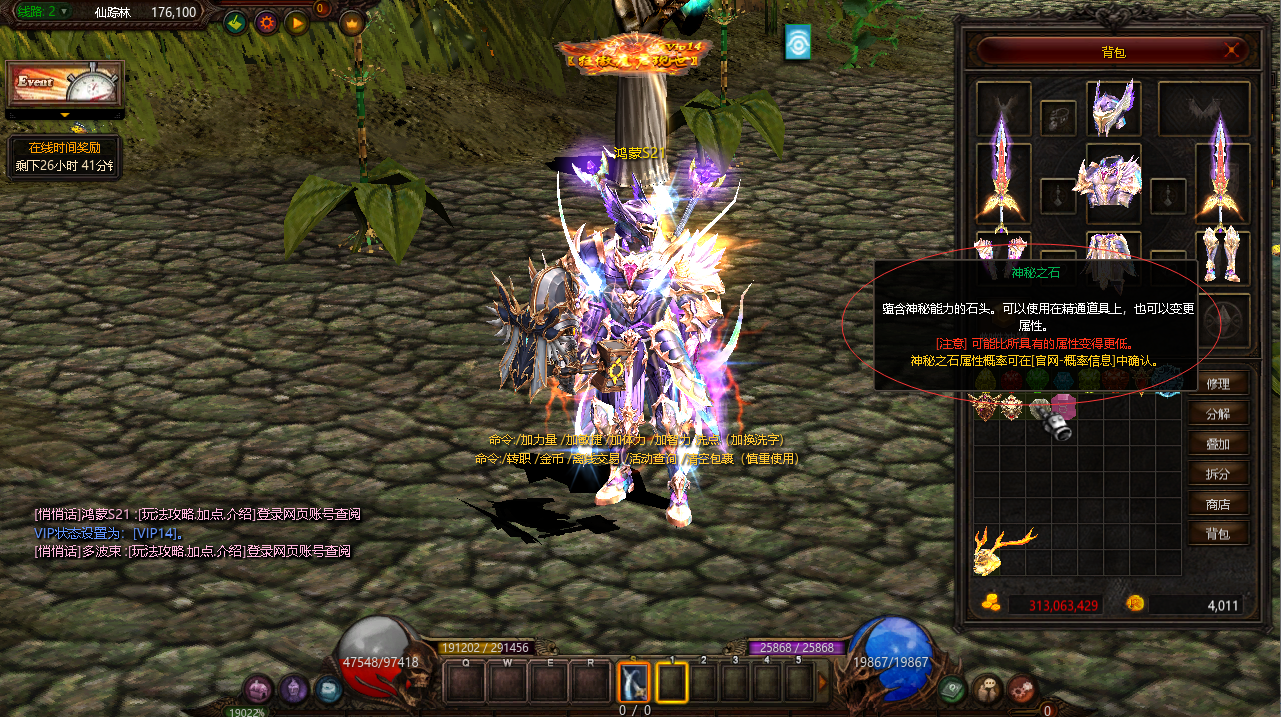Click the orange play arrow icon

(296, 22)
